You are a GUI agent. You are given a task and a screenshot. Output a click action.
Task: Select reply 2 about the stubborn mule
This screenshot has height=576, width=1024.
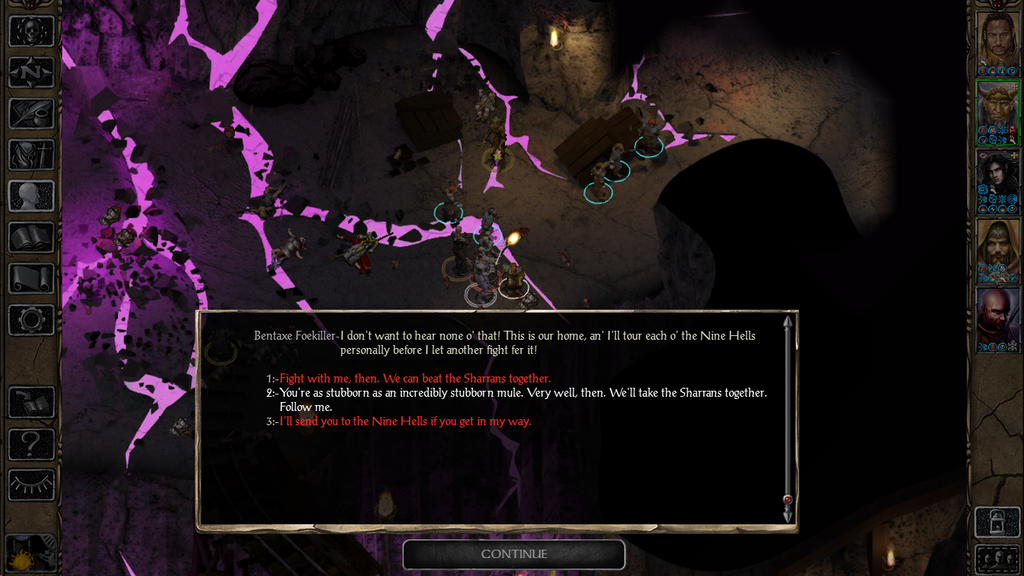click(x=522, y=393)
